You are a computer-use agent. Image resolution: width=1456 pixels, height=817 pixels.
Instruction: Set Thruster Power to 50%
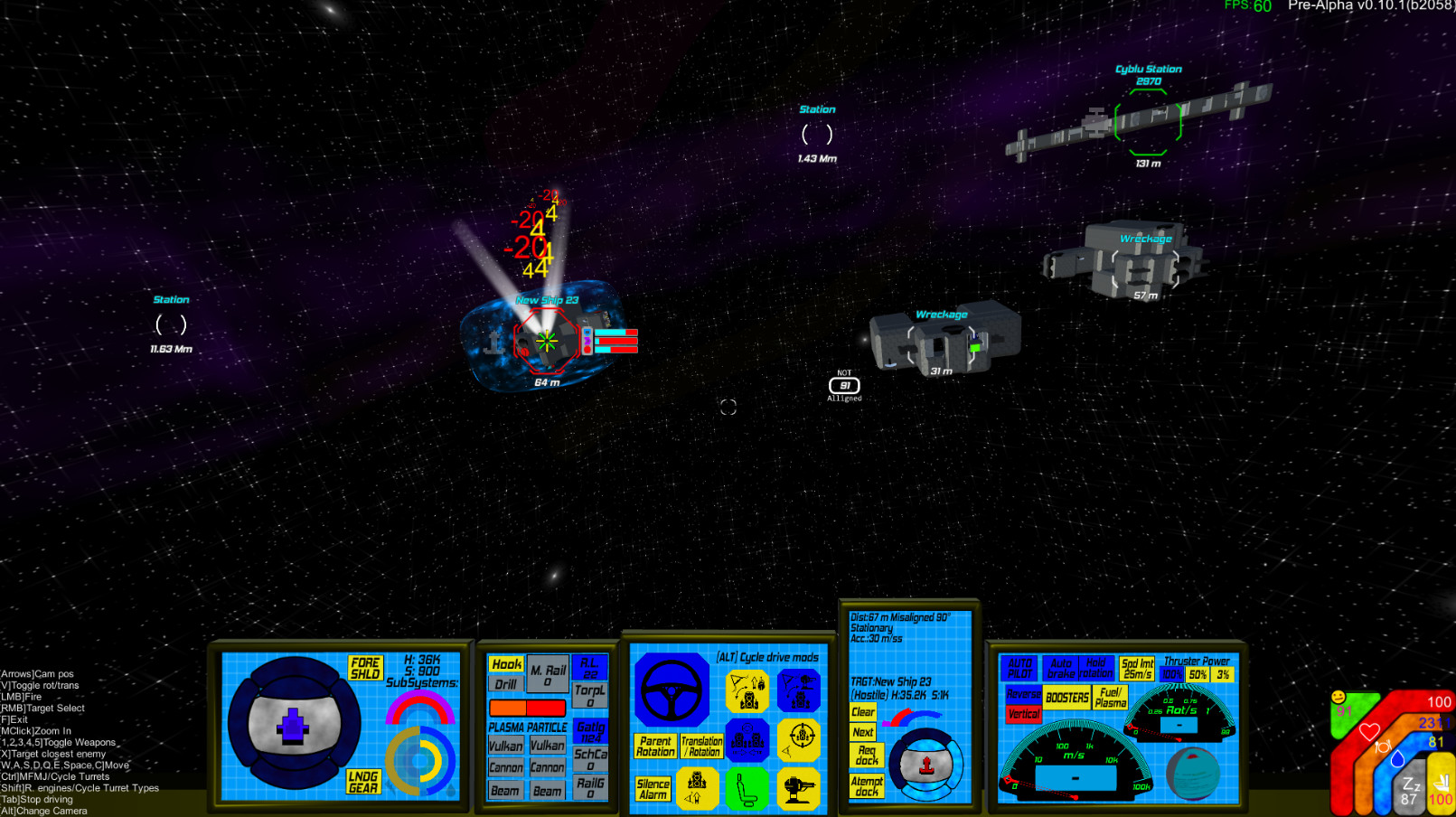point(1198,673)
